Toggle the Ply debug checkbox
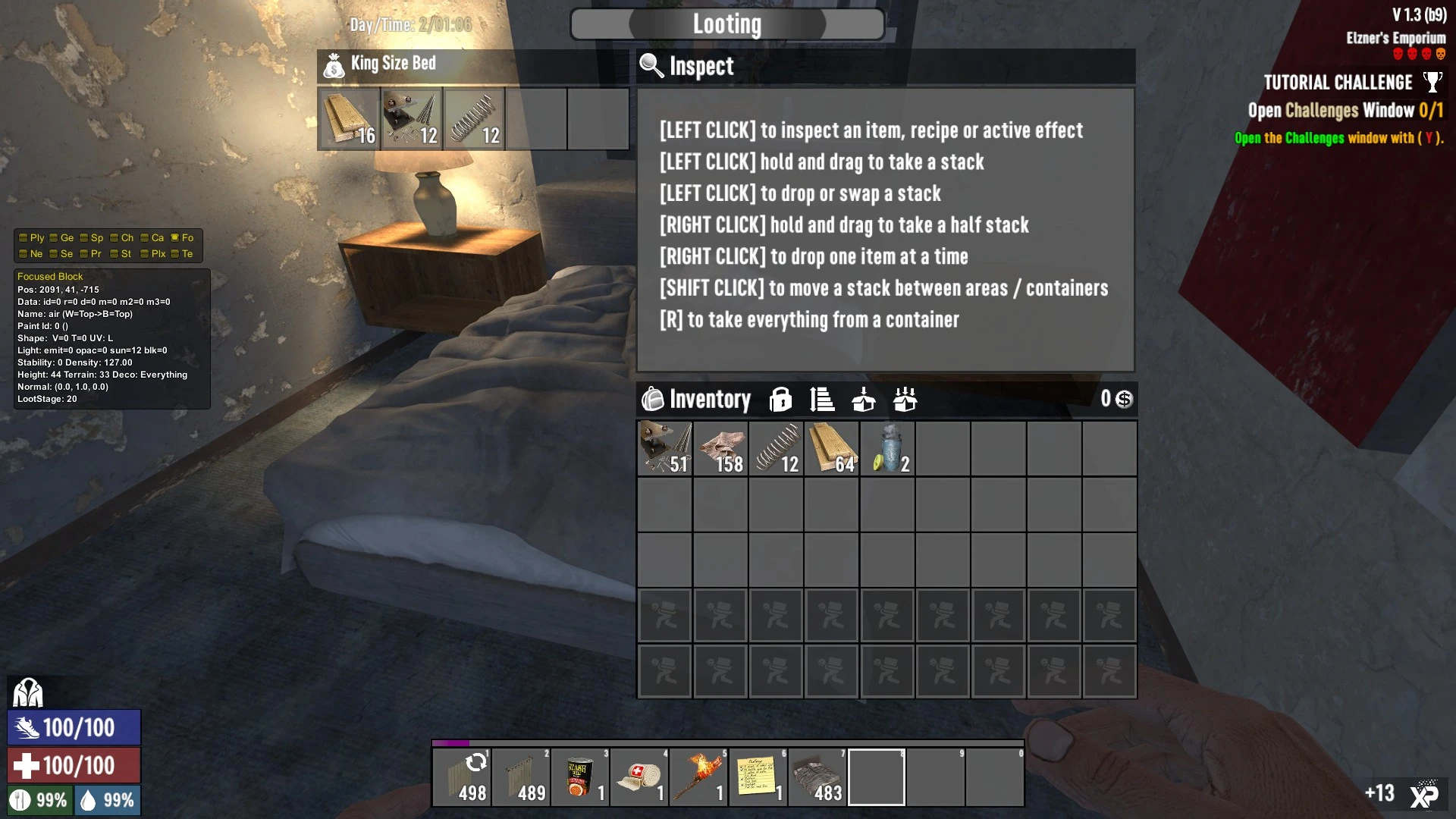 24,237
